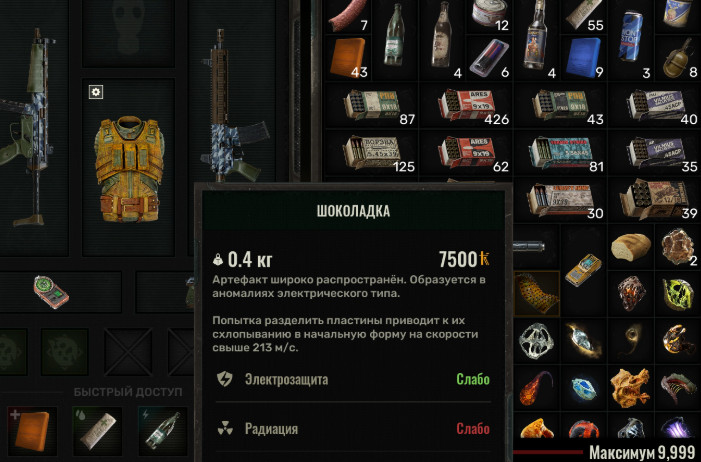
Task: Select the shotgun shells box with 39
Action: point(660,196)
